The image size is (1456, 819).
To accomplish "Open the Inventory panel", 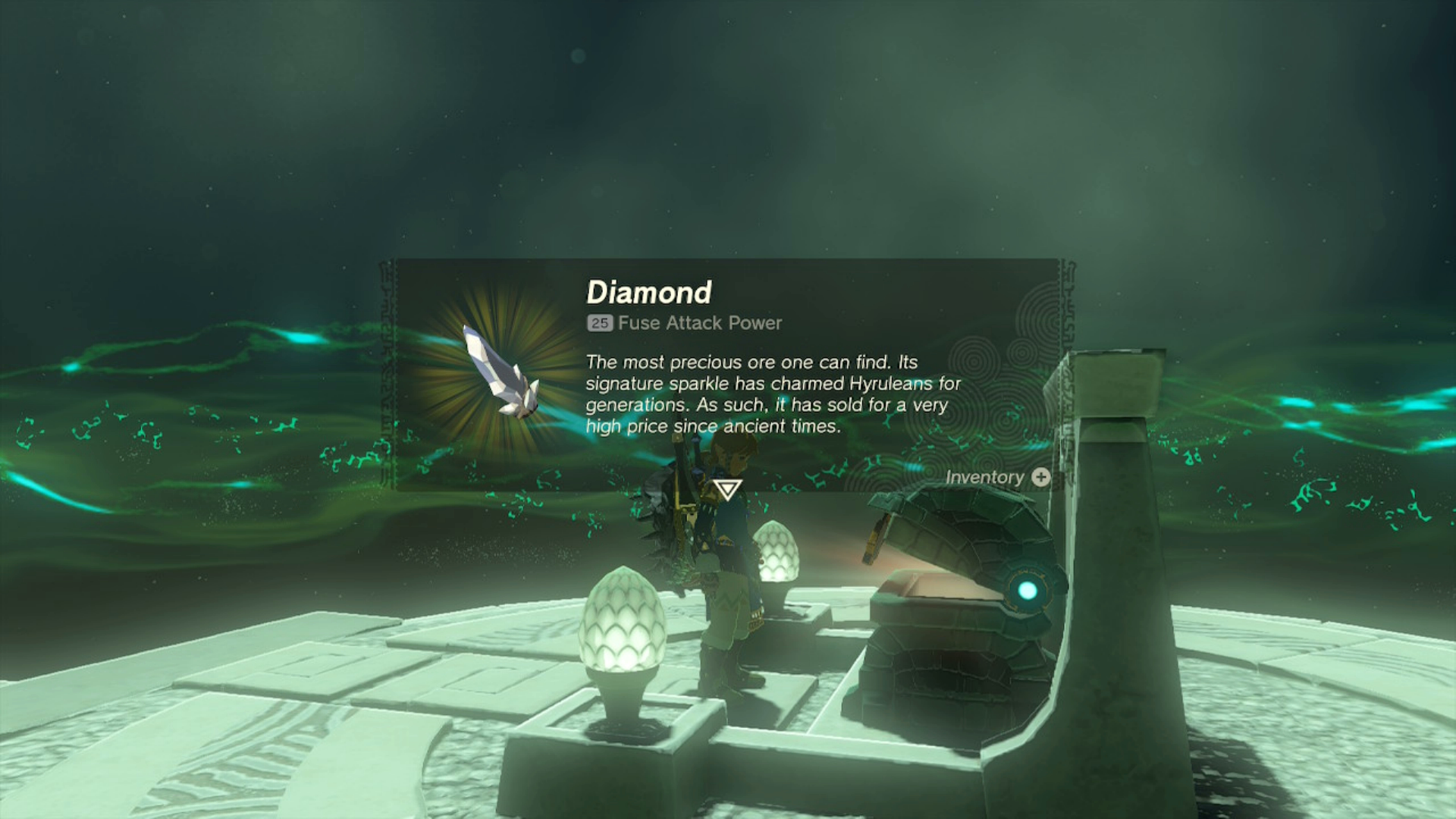I will (986, 477).
